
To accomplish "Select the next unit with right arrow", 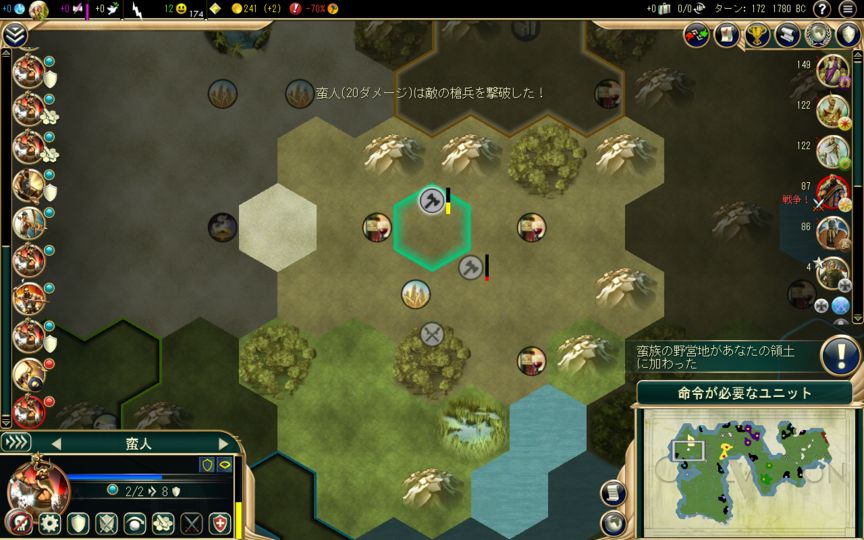I will [223, 442].
